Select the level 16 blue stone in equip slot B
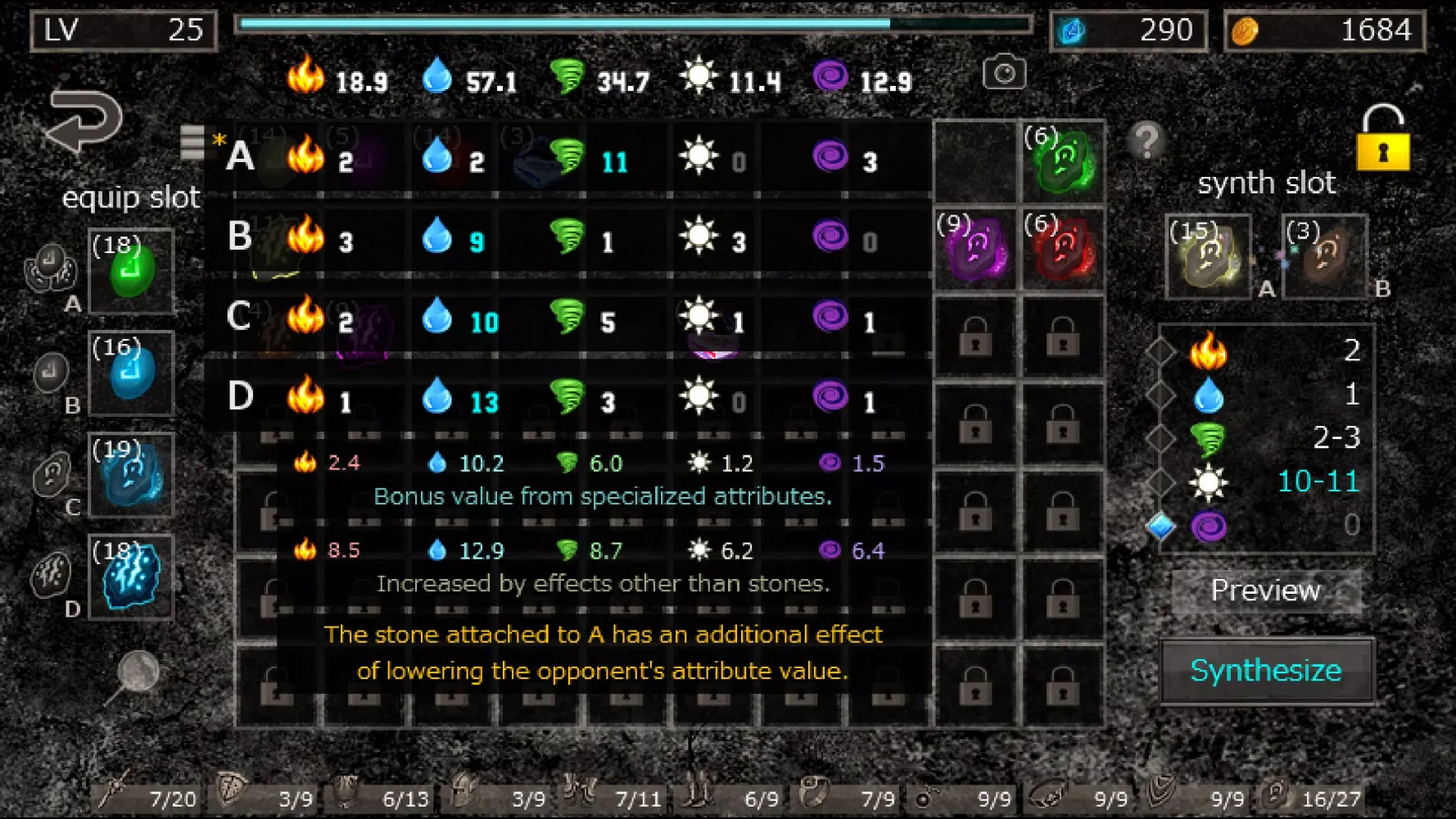Image resolution: width=1456 pixels, height=819 pixels. point(131,373)
